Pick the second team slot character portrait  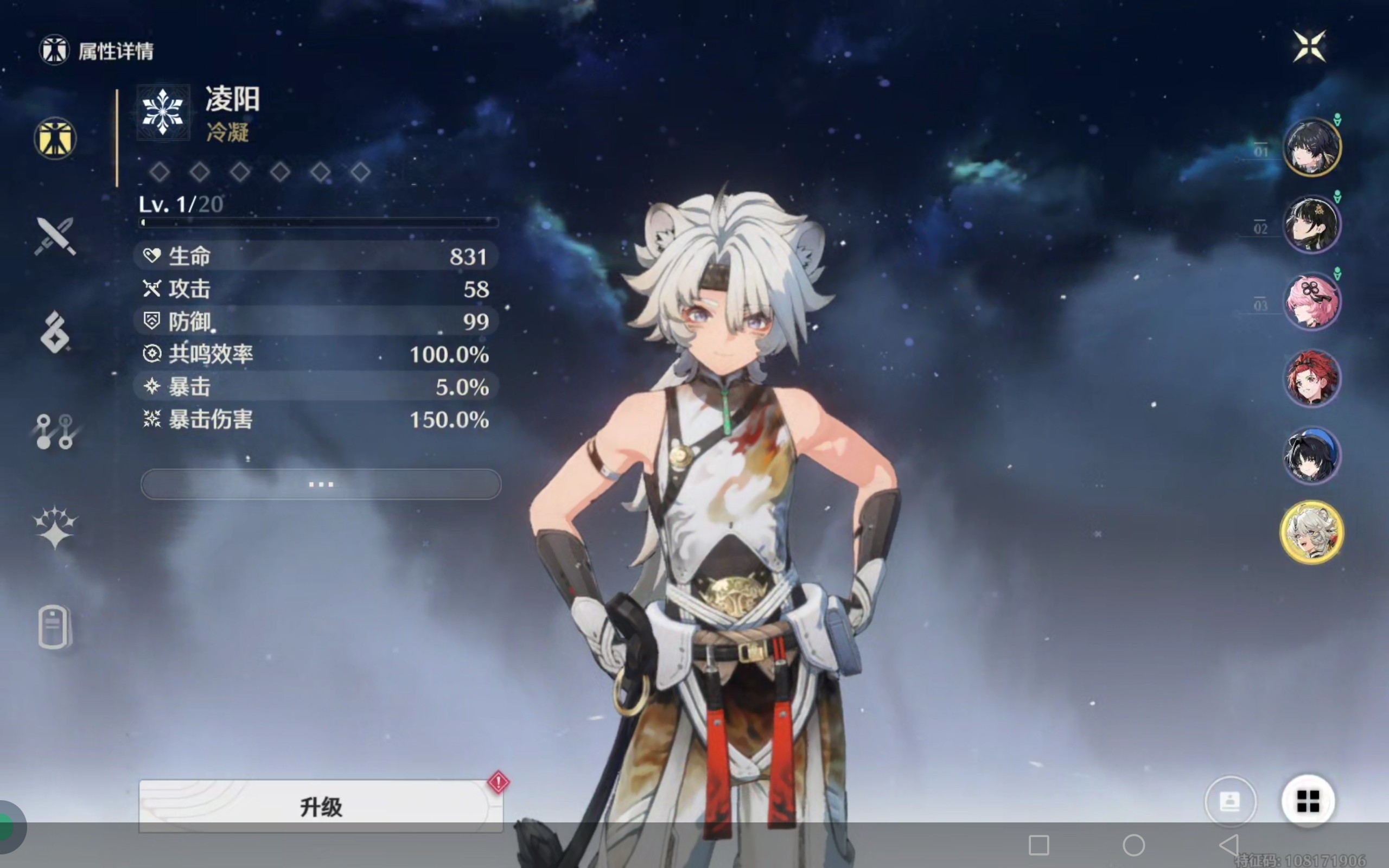pyautogui.click(x=1312, y=224)
